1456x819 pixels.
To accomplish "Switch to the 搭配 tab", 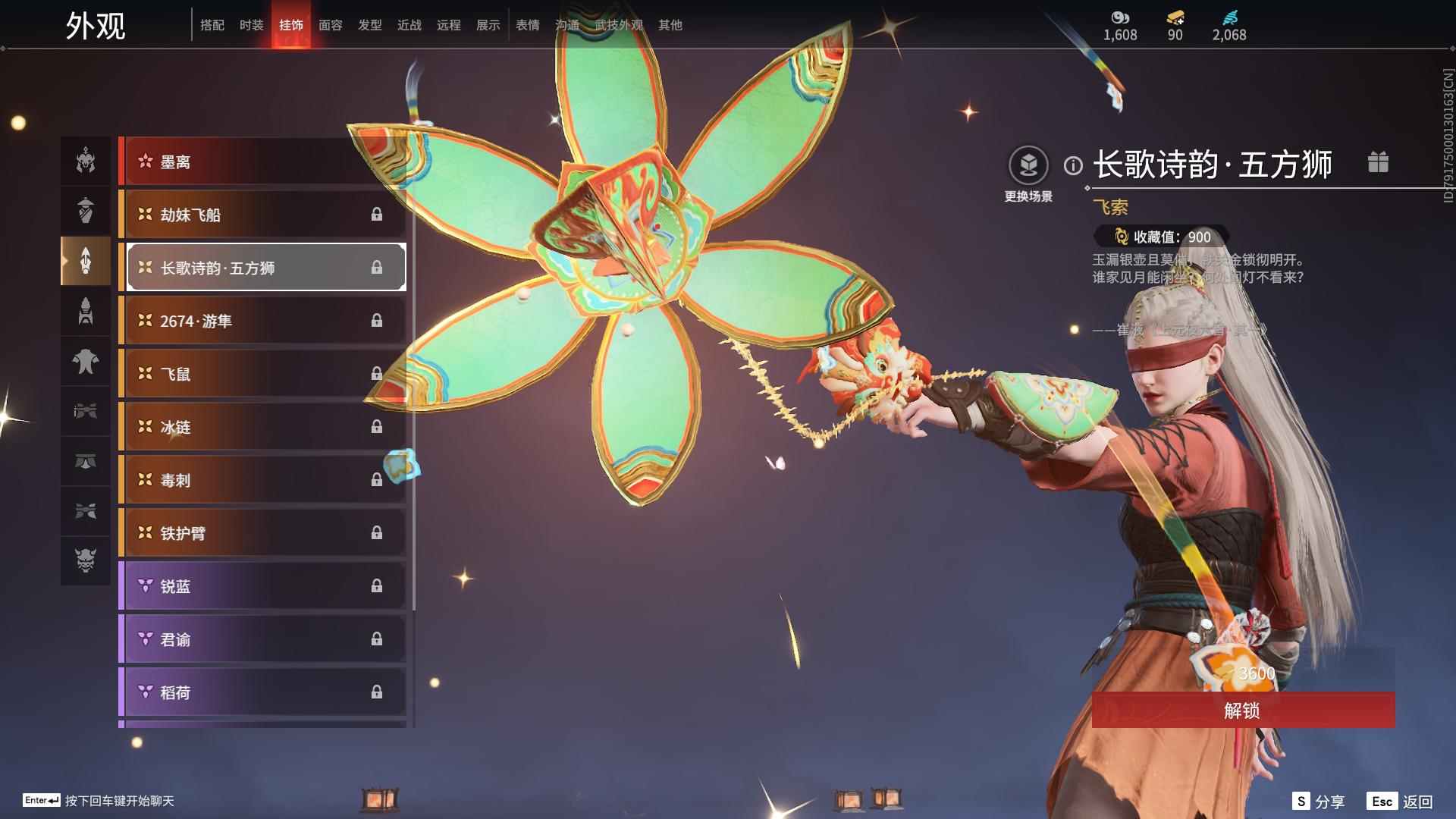I will pos(212,25).
